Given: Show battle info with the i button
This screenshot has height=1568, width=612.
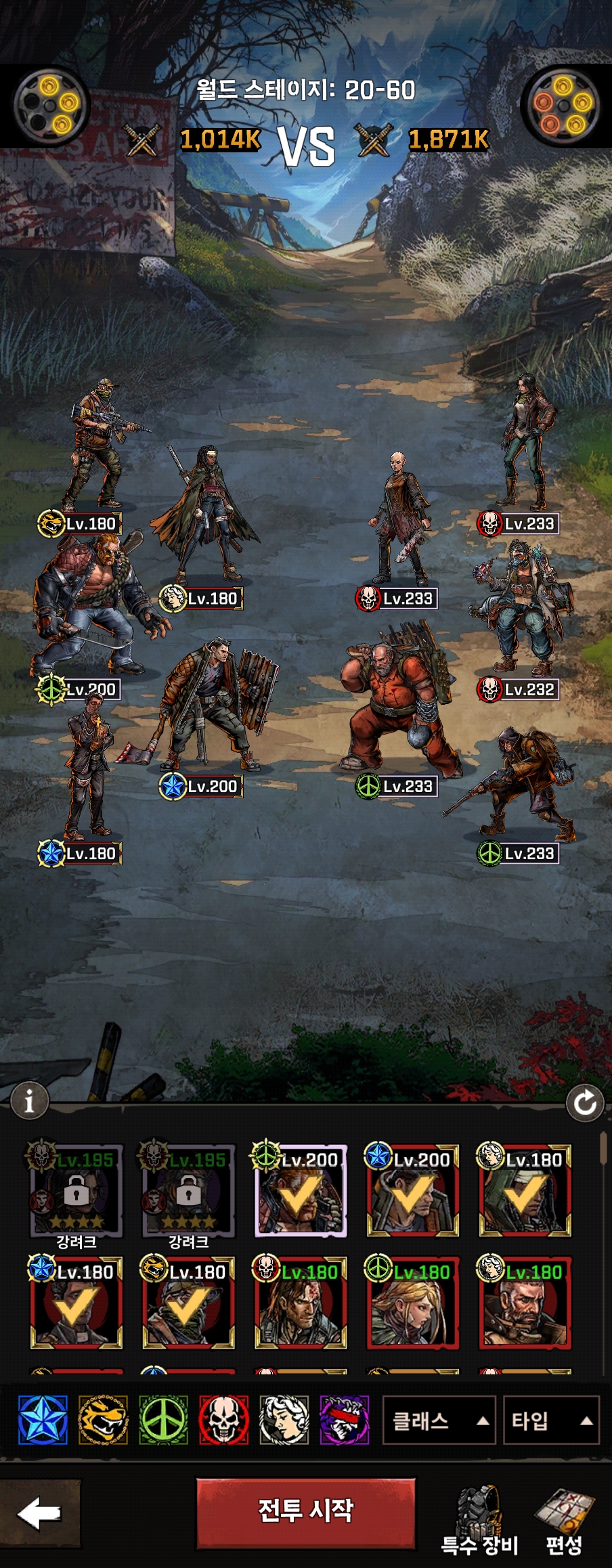Looking at the screenshot, I should pyautogui.click(x=28, y=1102).
